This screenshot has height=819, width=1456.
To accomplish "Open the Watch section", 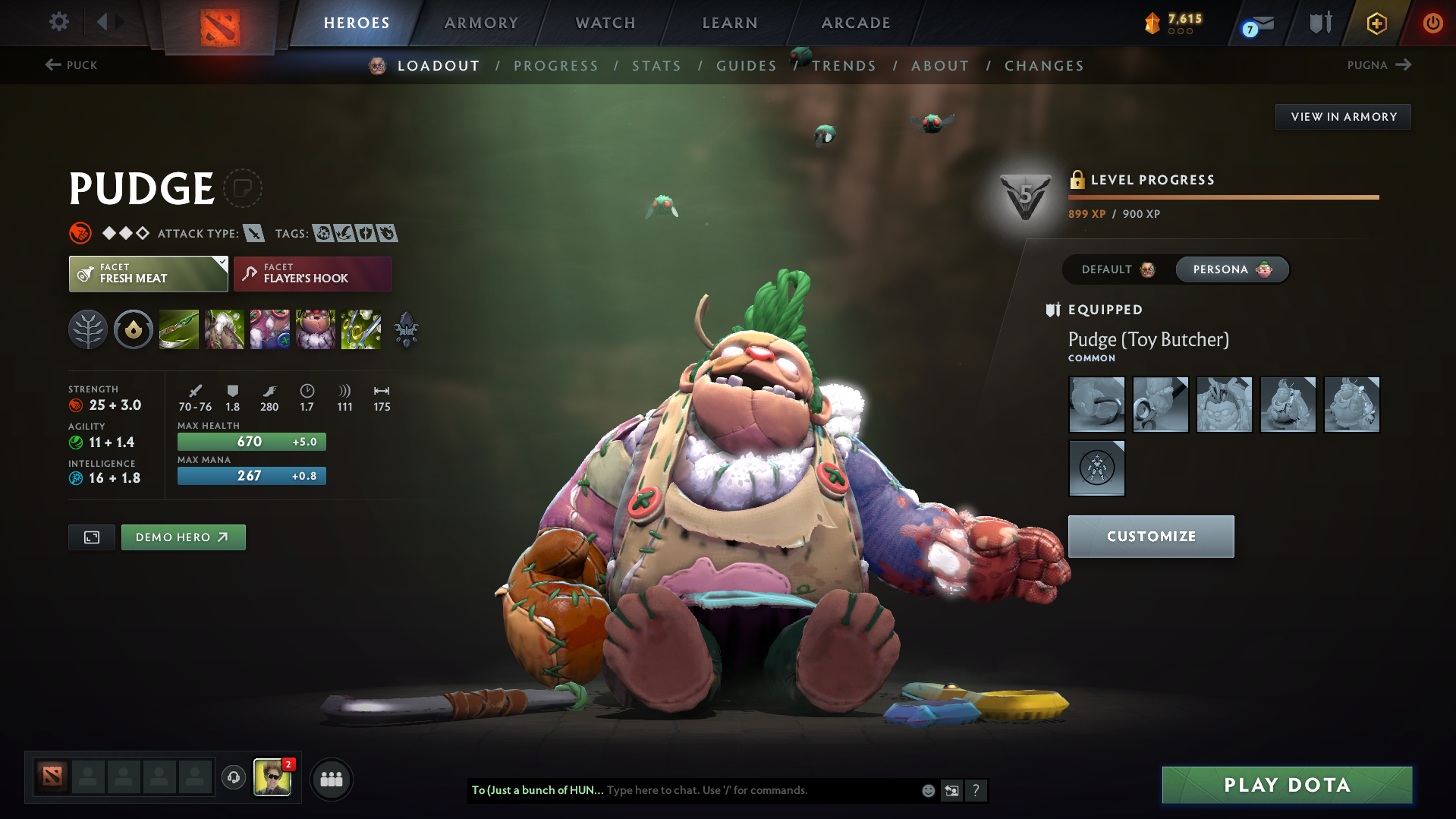I will [x=605, y=23].
